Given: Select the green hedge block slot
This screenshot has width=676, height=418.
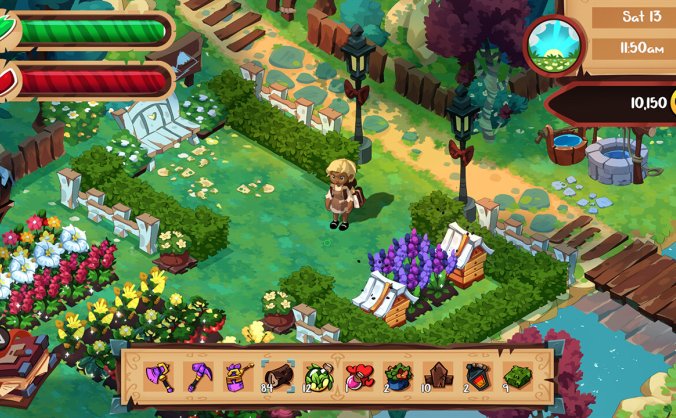Looking at the screenshot, I should pyautogui.click(x=517, y=376).
